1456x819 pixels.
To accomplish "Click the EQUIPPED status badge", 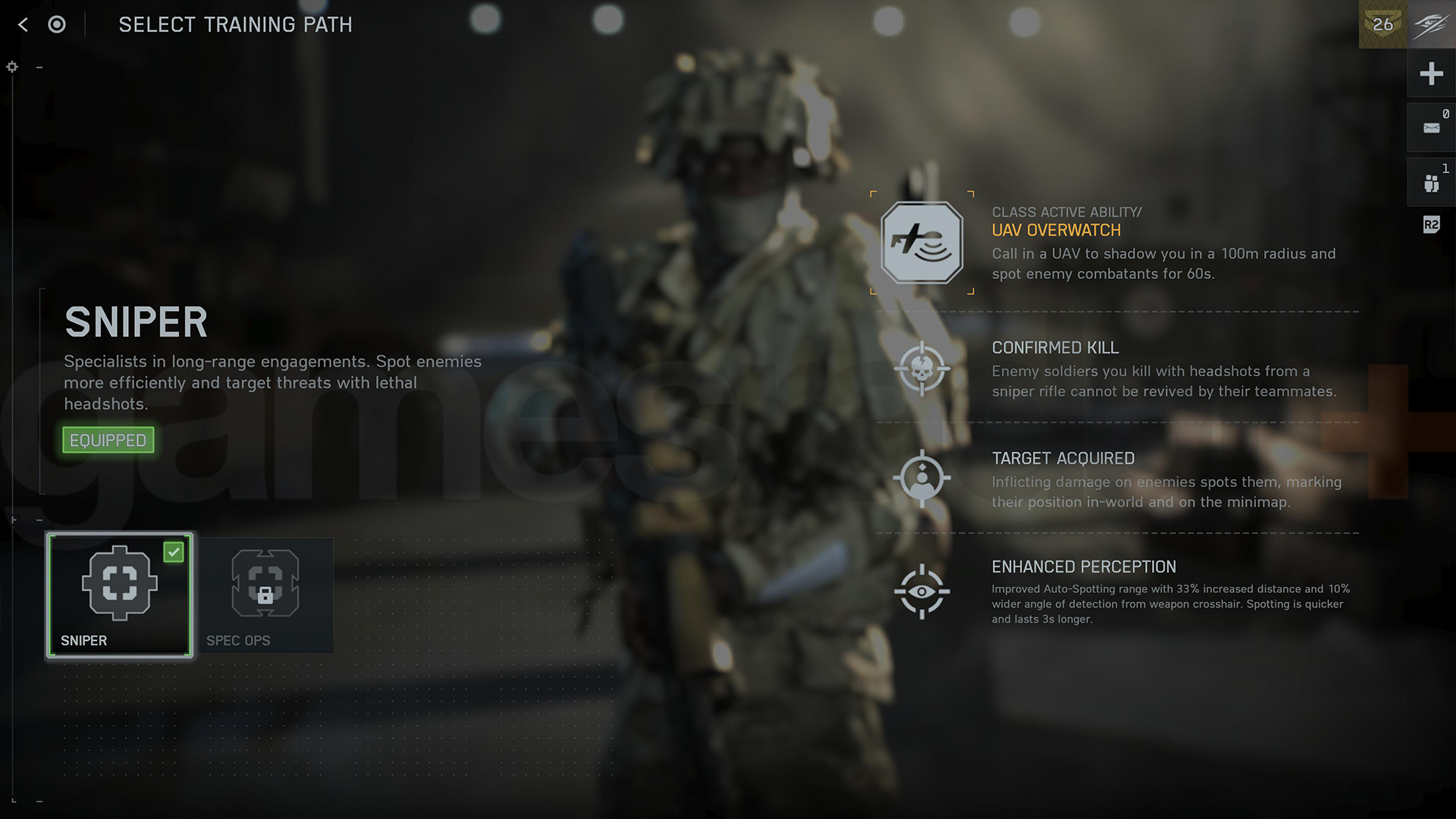I will coord(108,440).
